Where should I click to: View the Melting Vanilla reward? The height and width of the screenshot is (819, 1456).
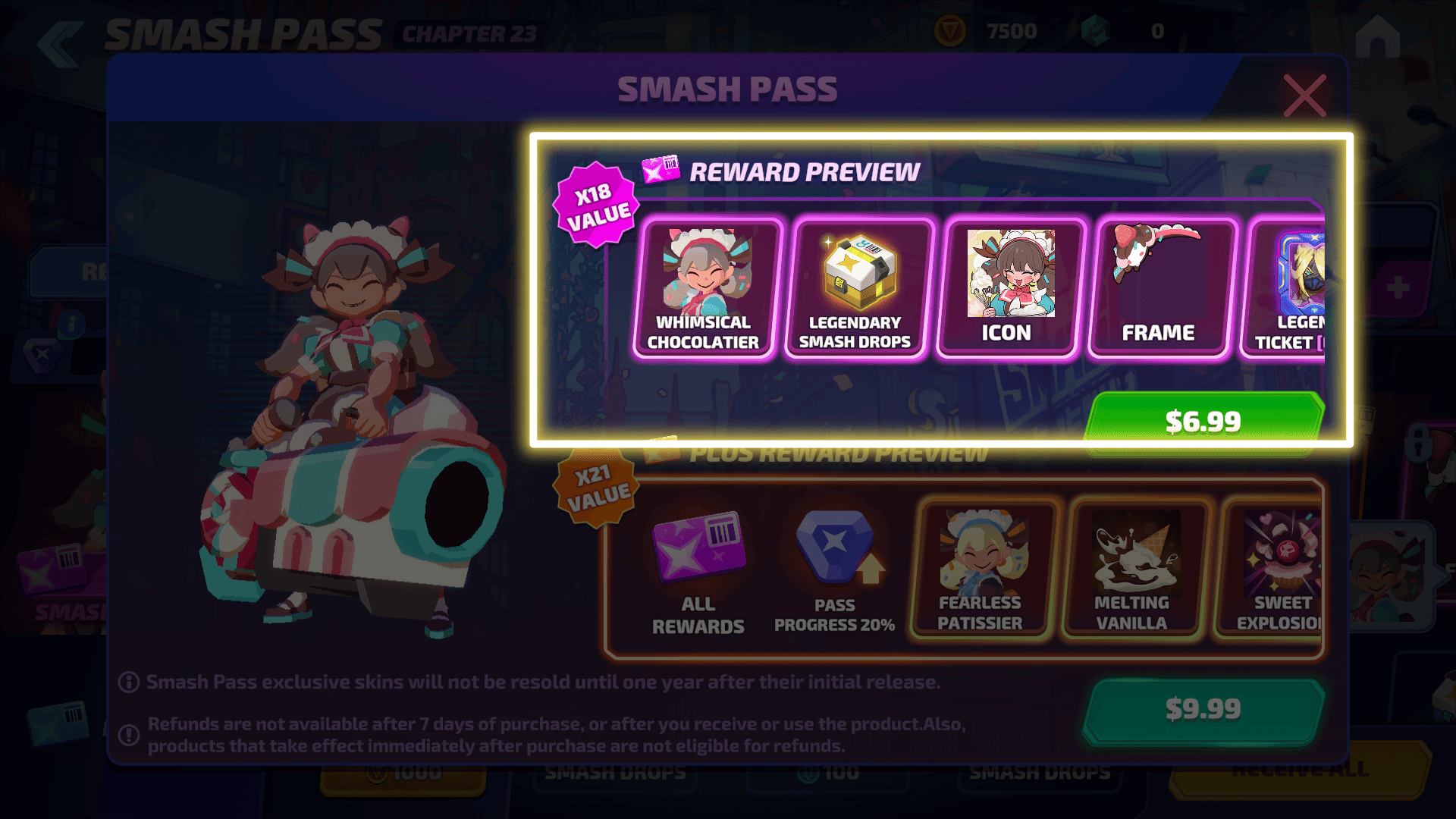(1132, 570)
